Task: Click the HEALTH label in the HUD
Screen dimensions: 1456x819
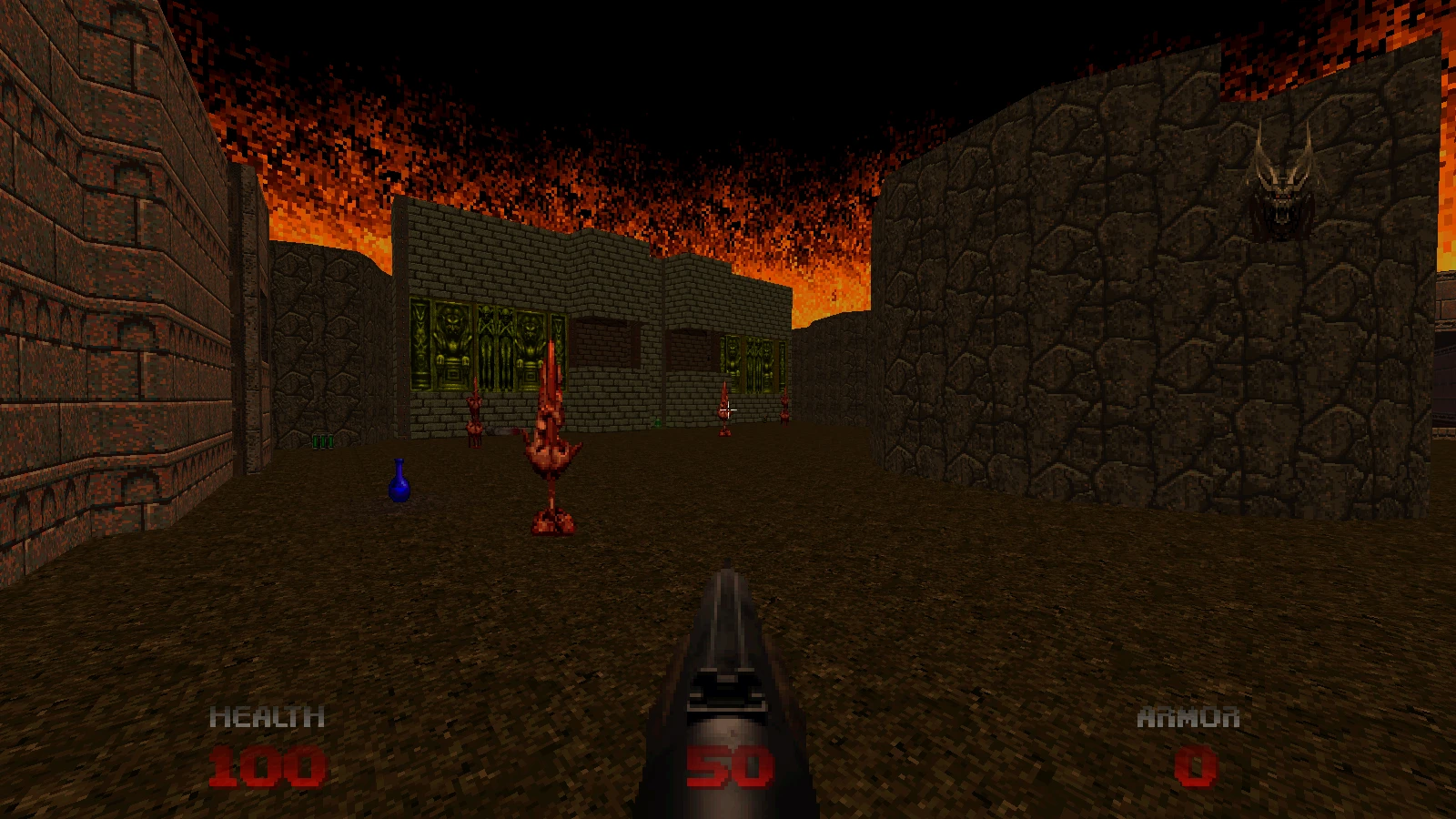Action: pos(268,718)
